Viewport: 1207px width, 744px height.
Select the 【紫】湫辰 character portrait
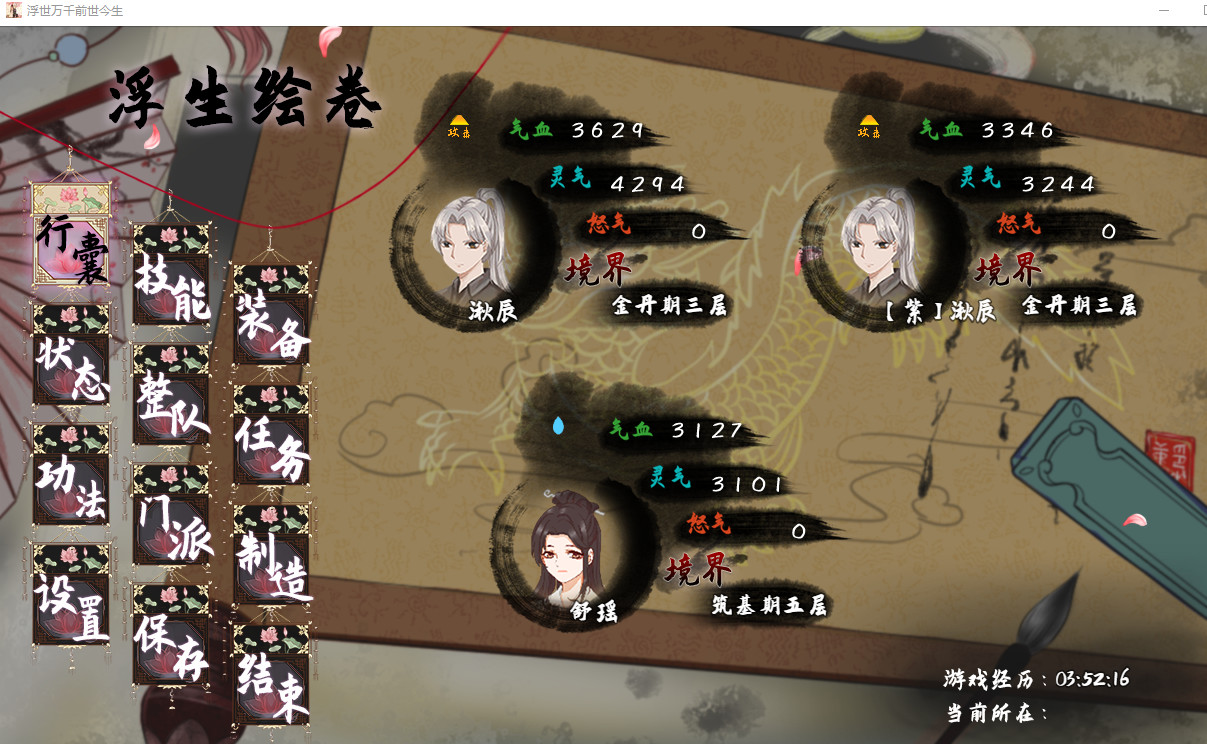880,247
